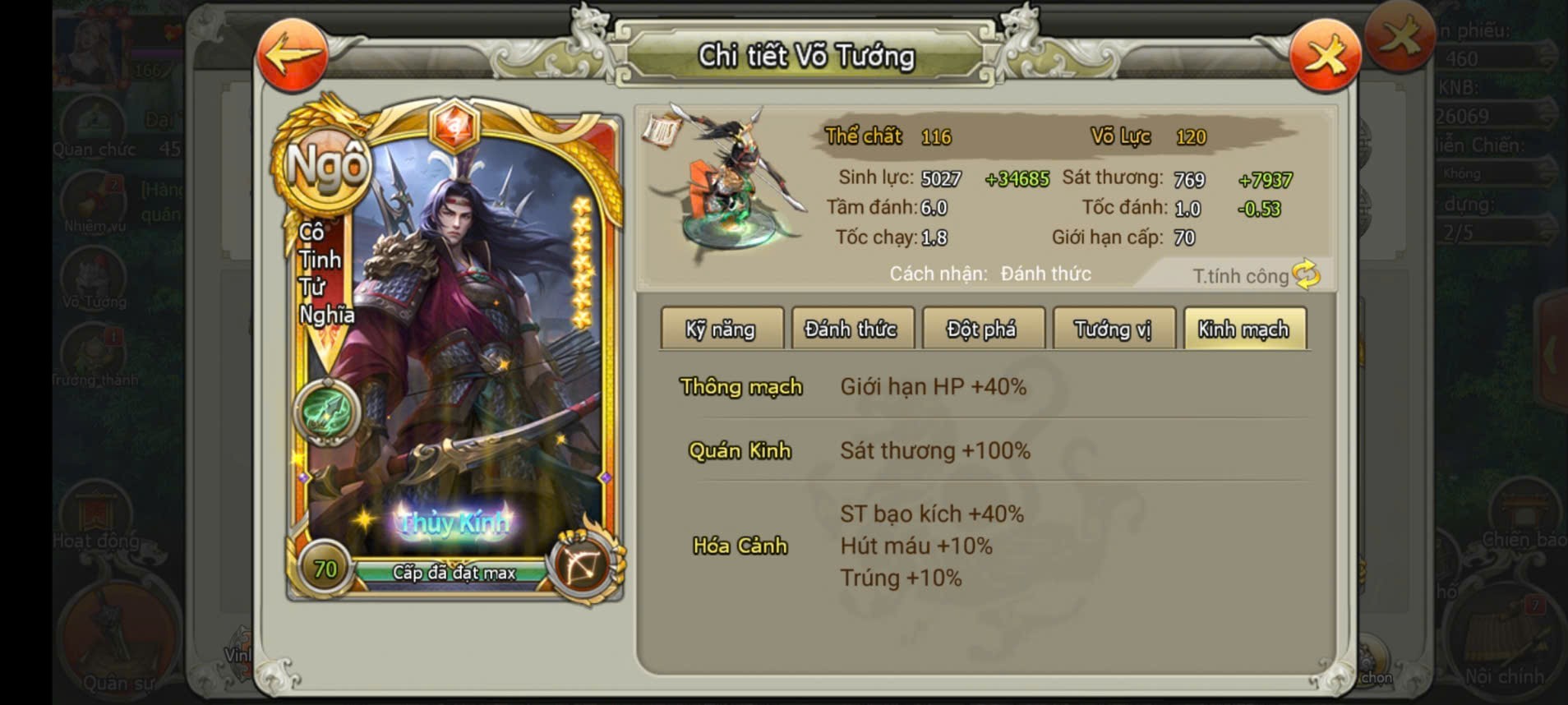Close the Chi tiết Võ Tướng window
The height and width of the screenshot is (705, 1568).
click(1325, 55)
